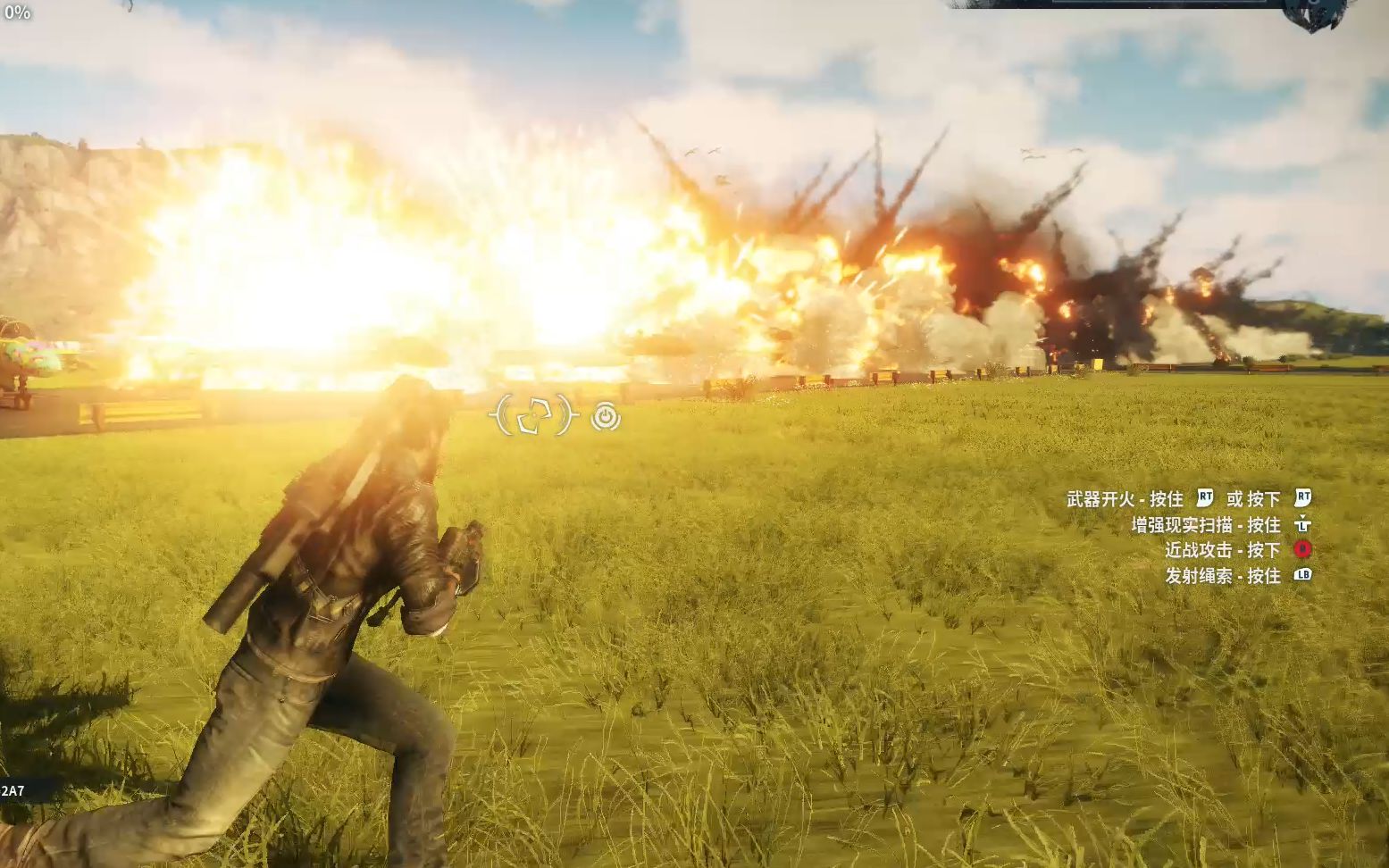Click the power-symbol icon beside the crosshair

(606, 416)
